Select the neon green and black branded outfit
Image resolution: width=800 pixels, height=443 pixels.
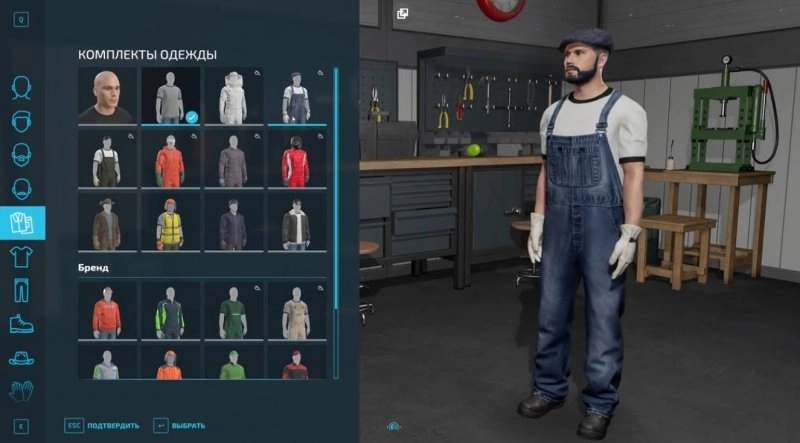pyautogui.click(x=170, y=311)
